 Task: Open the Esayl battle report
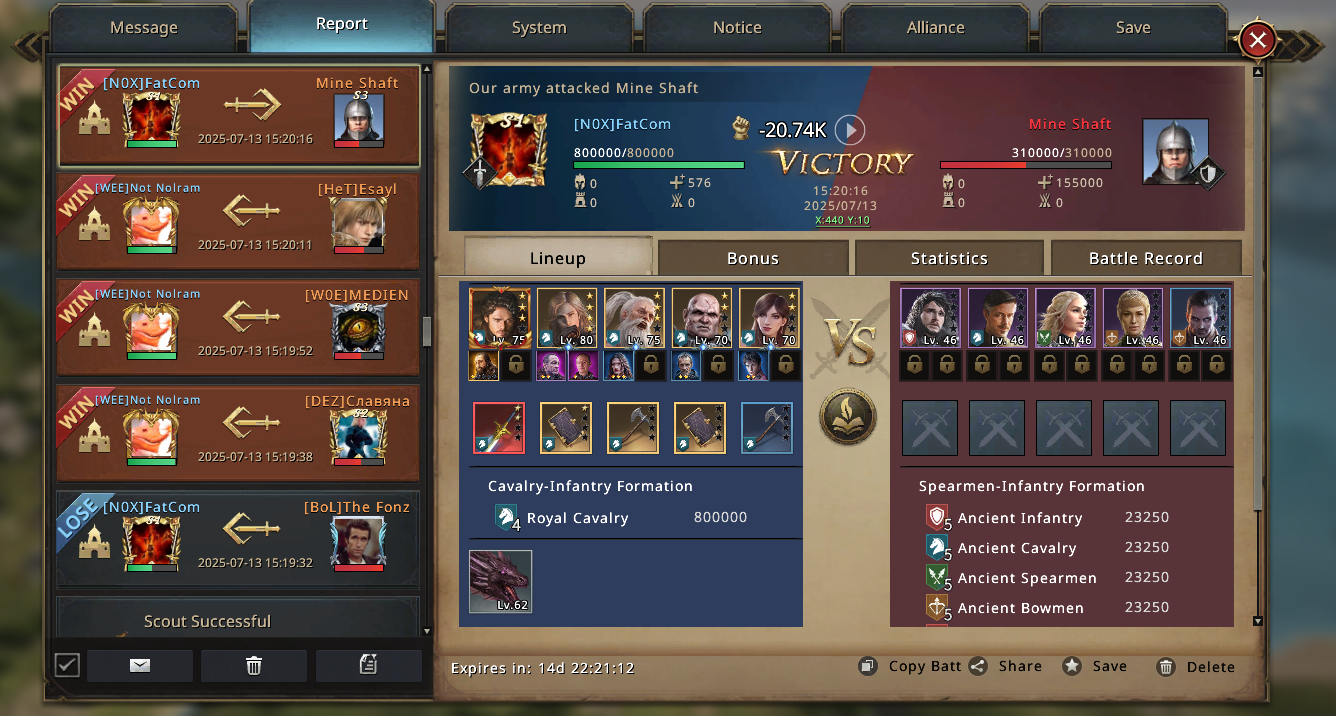click(x=238, y=222)
